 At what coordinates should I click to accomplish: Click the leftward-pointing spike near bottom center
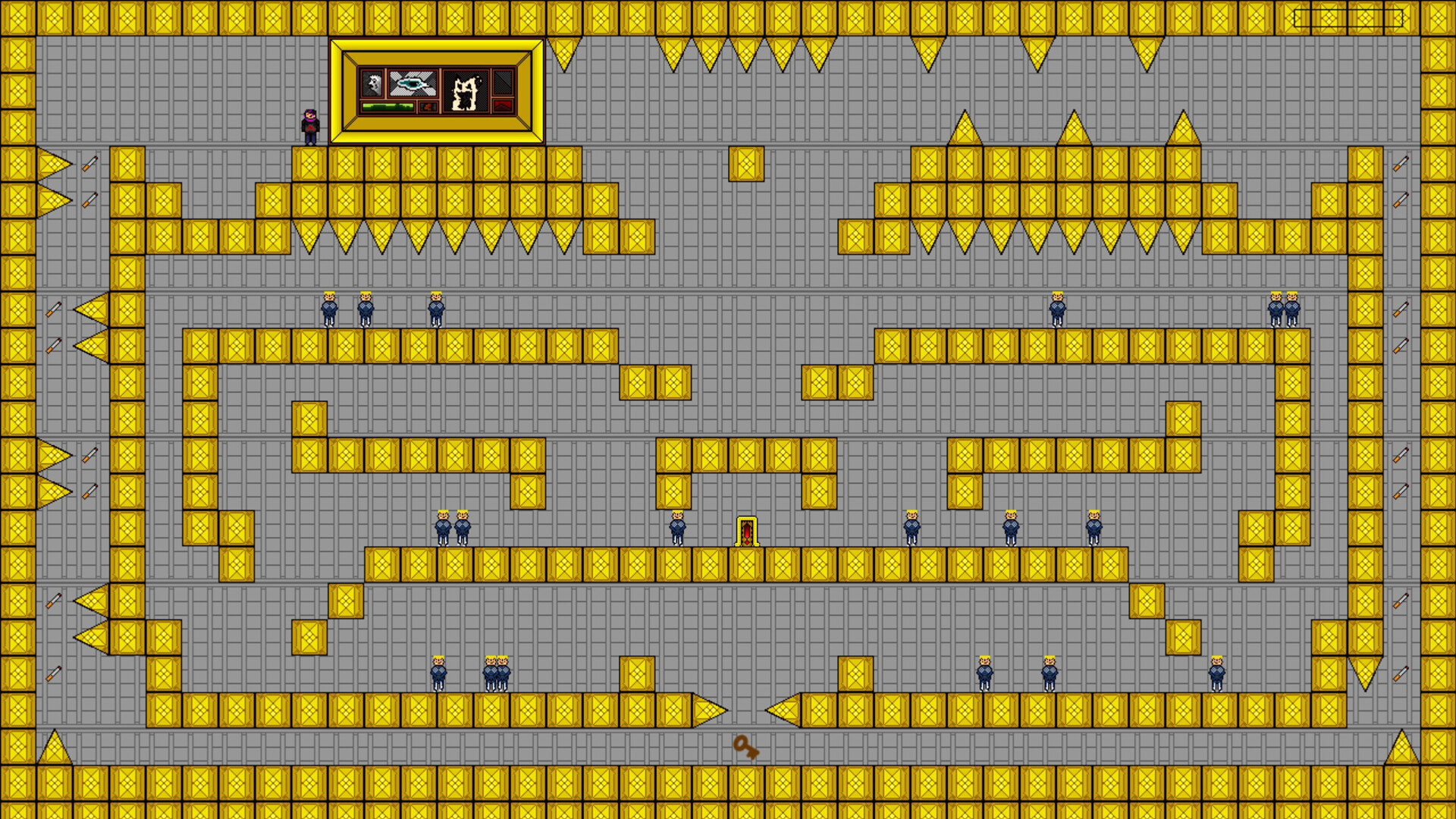(785, 709)
